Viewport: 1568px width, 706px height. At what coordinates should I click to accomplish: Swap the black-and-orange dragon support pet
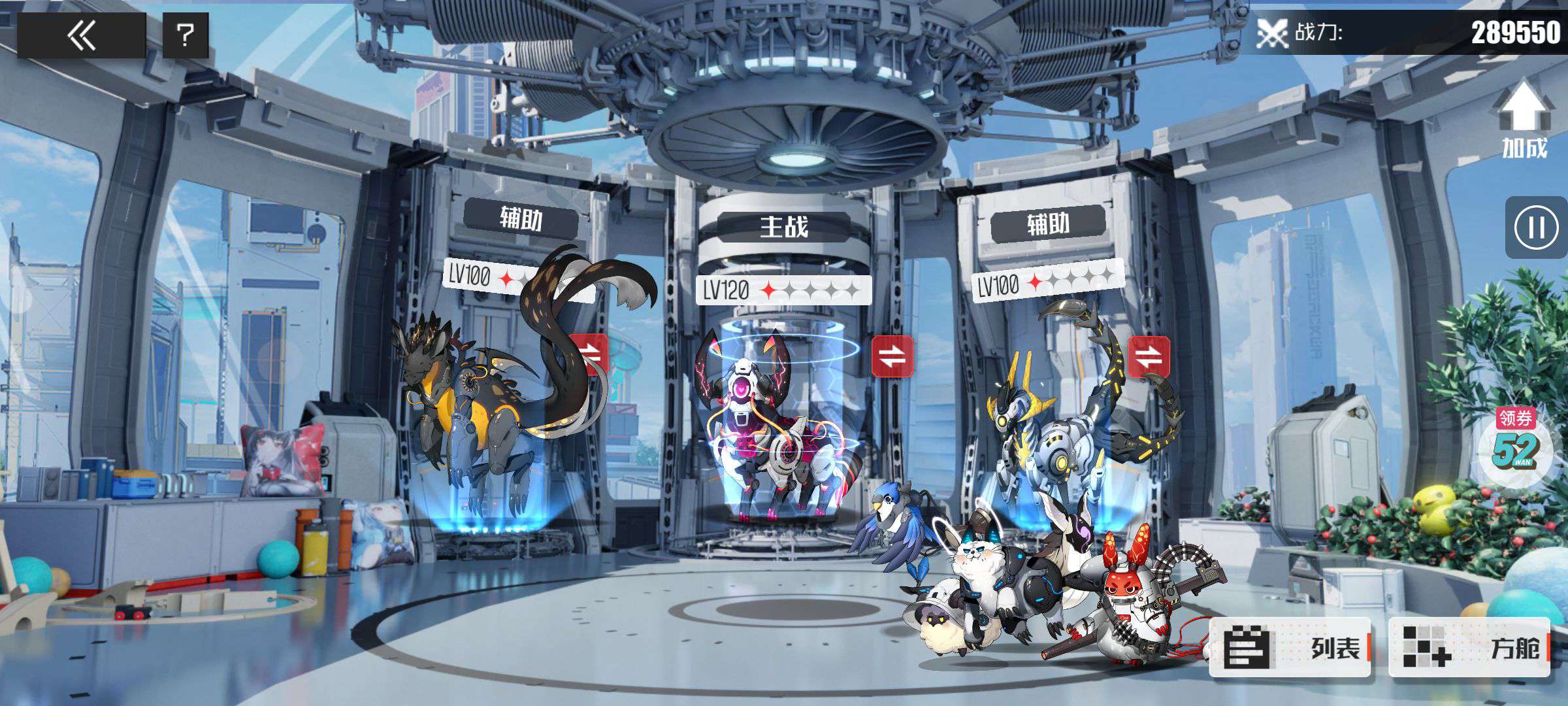pyautogui.click(x=589, y=354)
